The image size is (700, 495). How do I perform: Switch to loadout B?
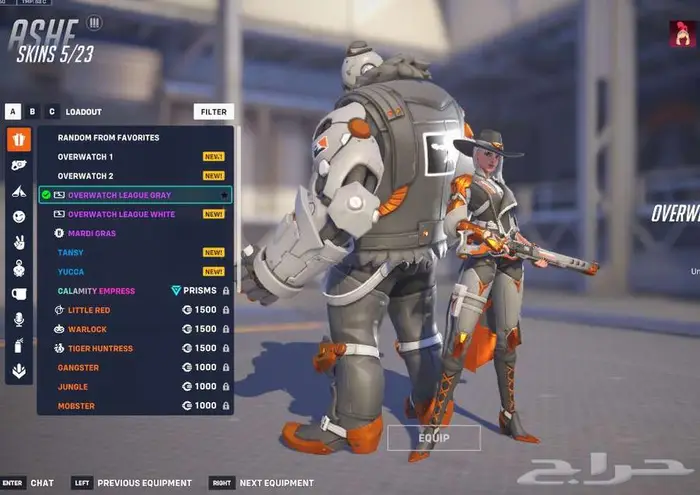click(33, 112)
